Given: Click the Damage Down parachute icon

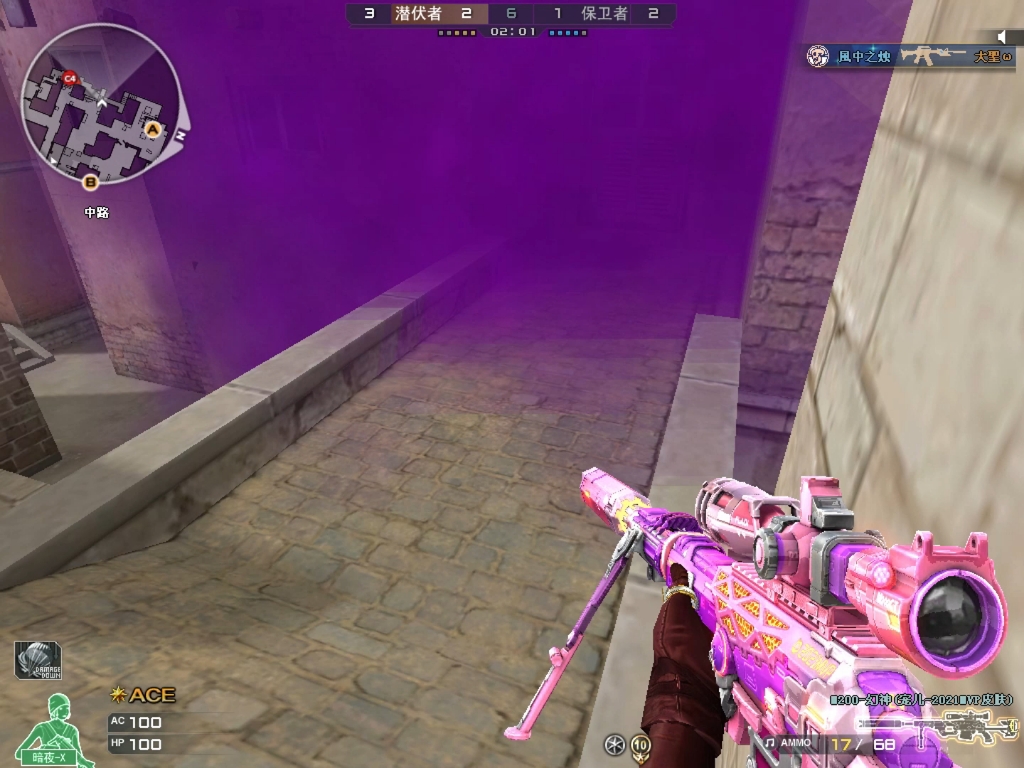Looking at the screenshot, I should [38, 660].
